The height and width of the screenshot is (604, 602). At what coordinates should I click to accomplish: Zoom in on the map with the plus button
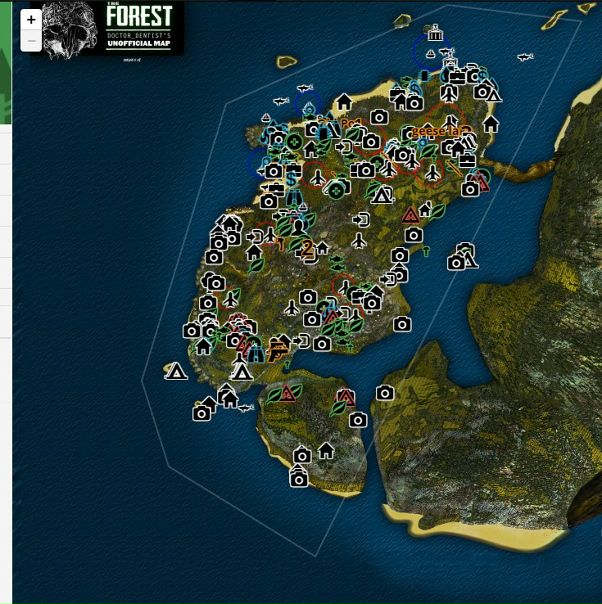[31, 20]
